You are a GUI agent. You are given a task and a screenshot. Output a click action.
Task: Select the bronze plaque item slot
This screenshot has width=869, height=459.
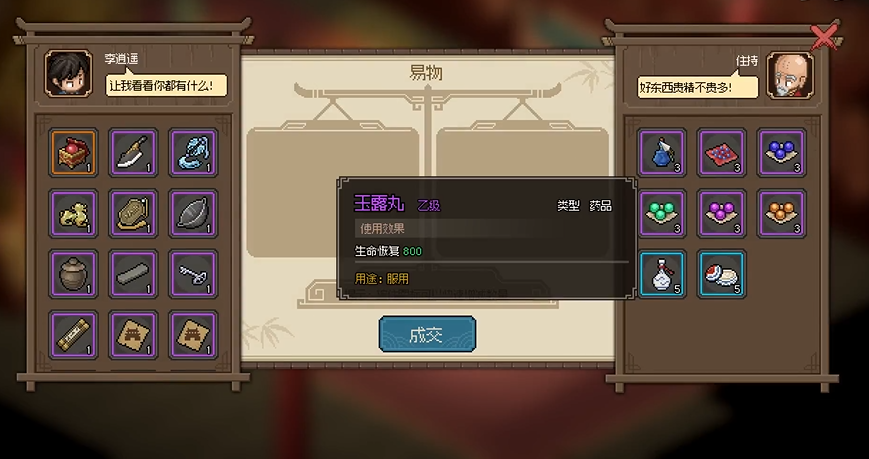(133, 212)
